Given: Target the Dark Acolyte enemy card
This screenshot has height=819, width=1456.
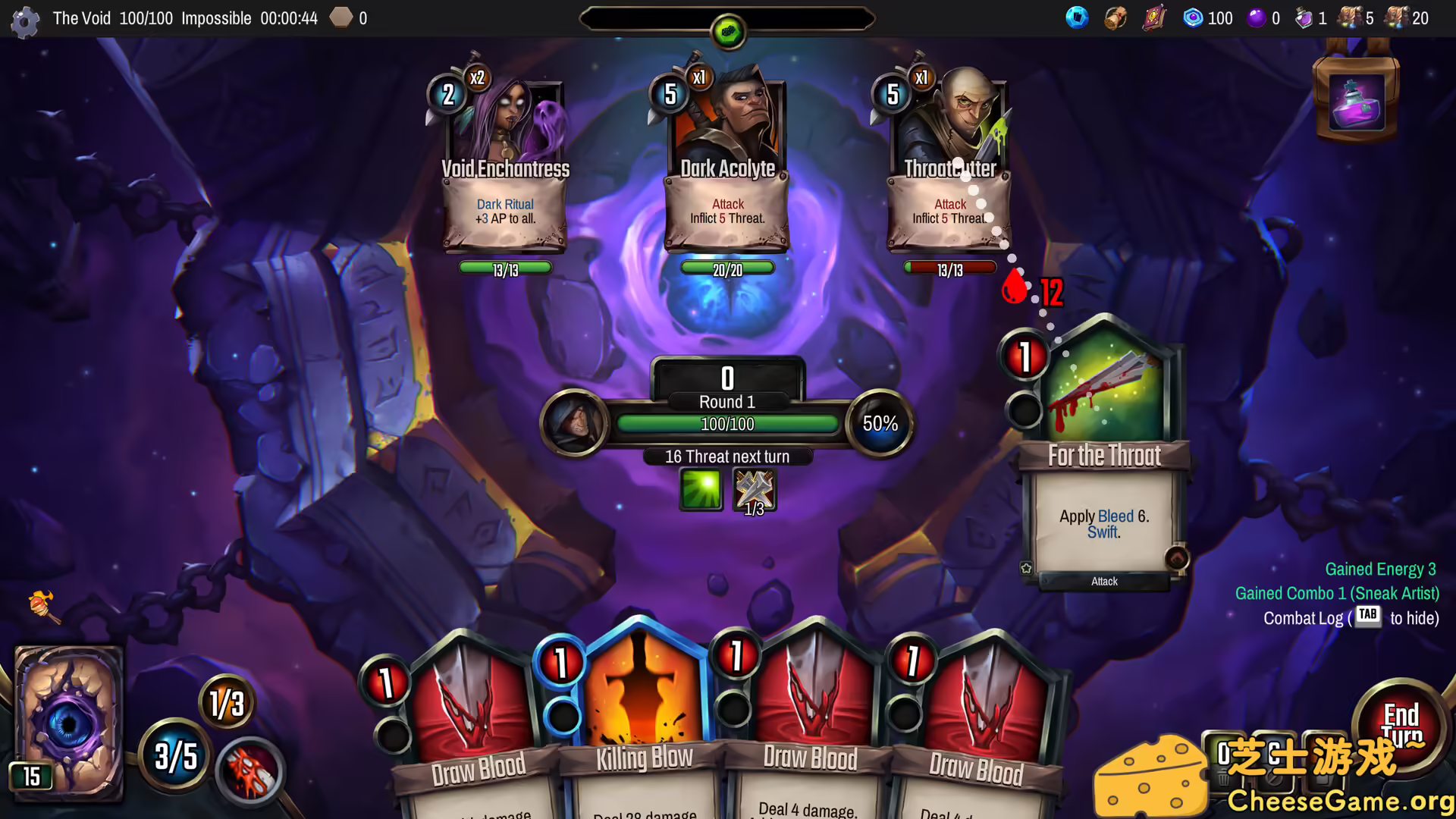Looking at the screenshot, I should point(727,167).
